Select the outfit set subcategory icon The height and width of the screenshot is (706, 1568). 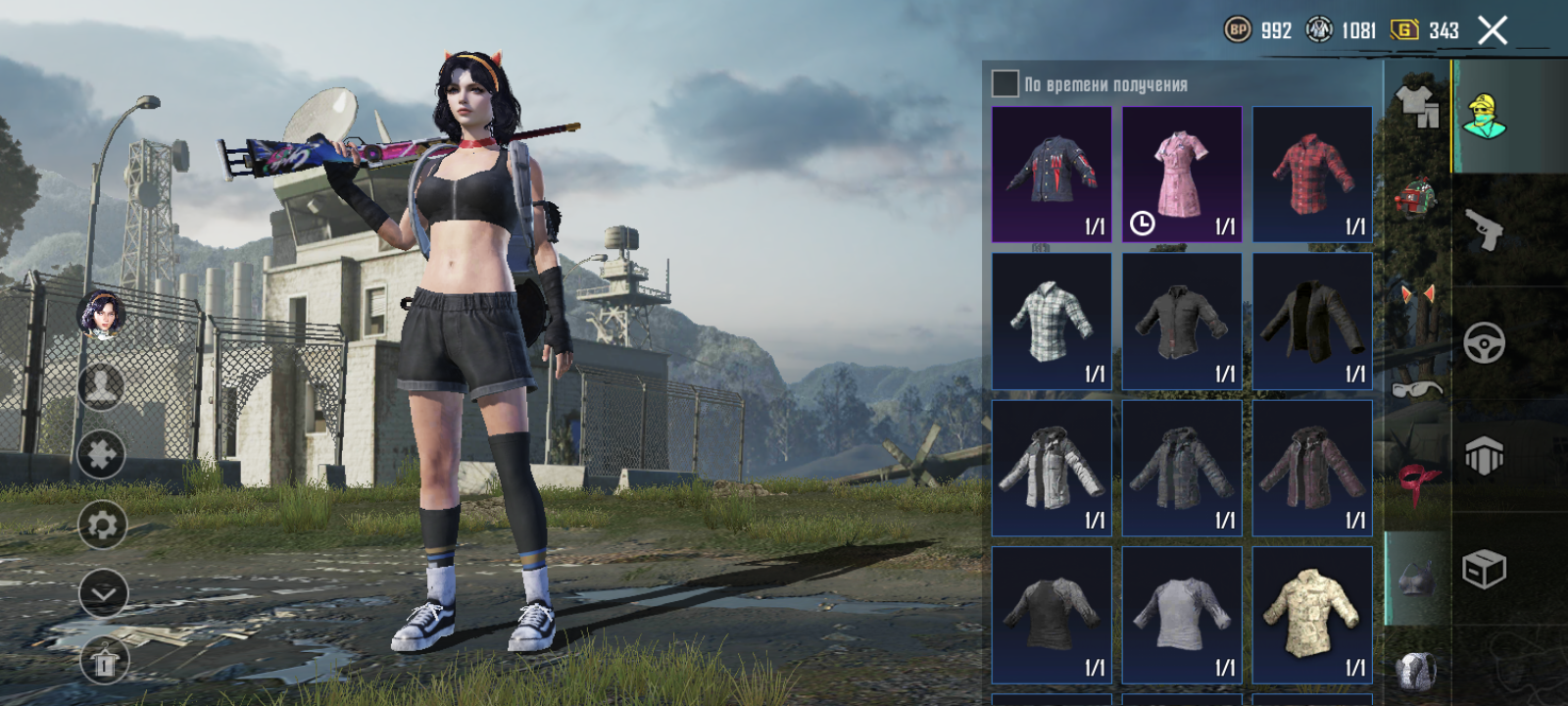[x=1416, y=102]
